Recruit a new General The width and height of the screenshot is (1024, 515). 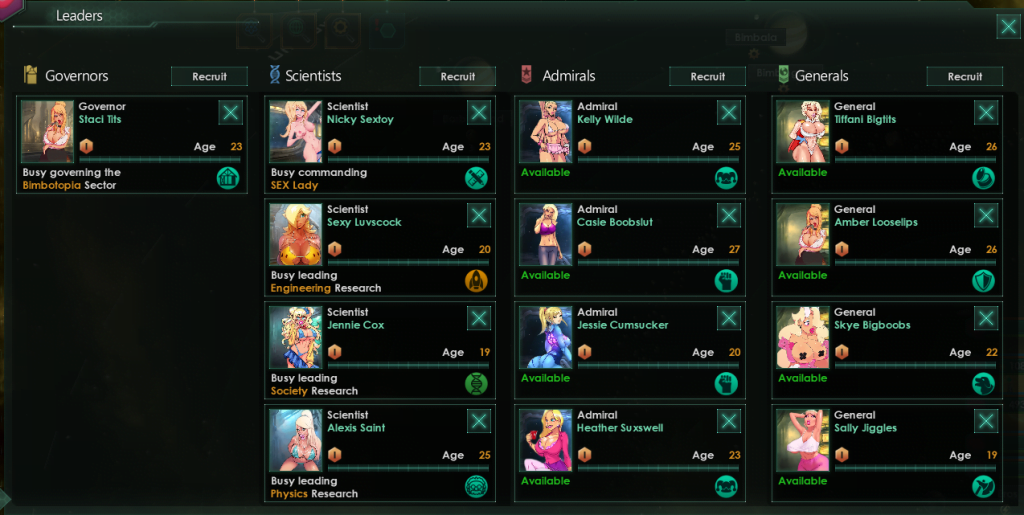pos(964,76)
